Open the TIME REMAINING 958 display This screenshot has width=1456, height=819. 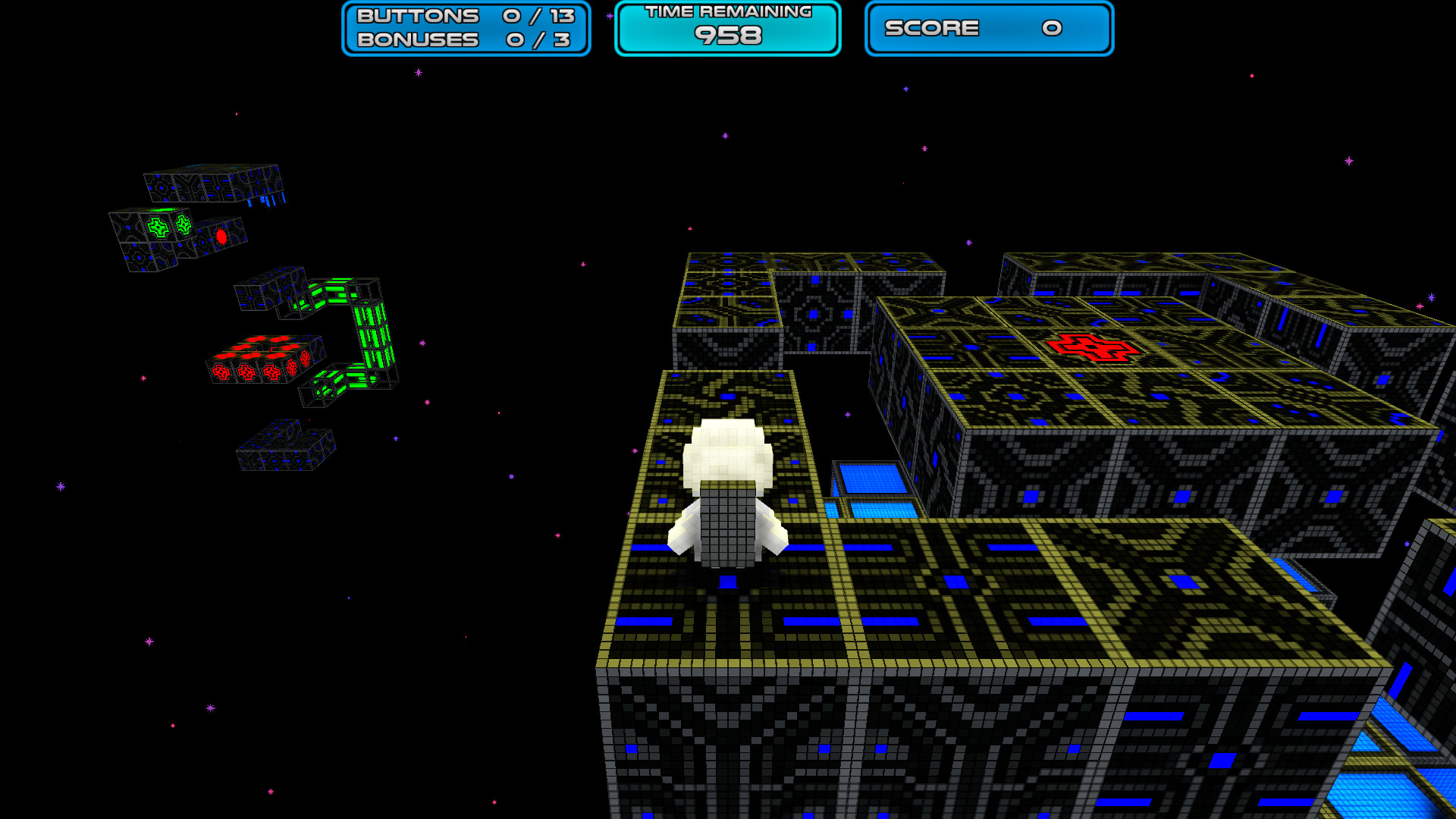pos(726,28)
